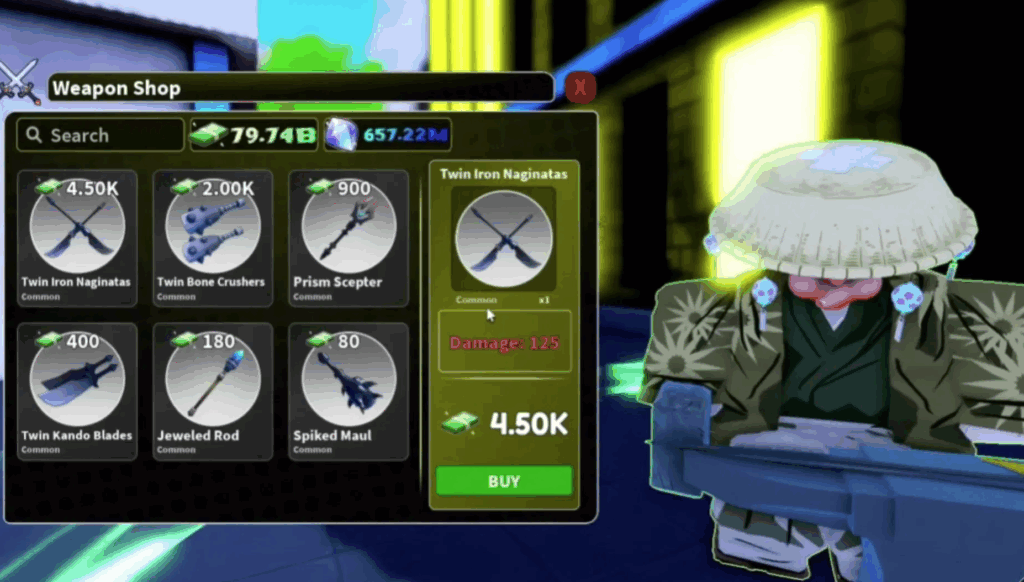Select the Jeweled Rod weapon
The width and height of the screenshot is (1024, 582).
(212, 389)
